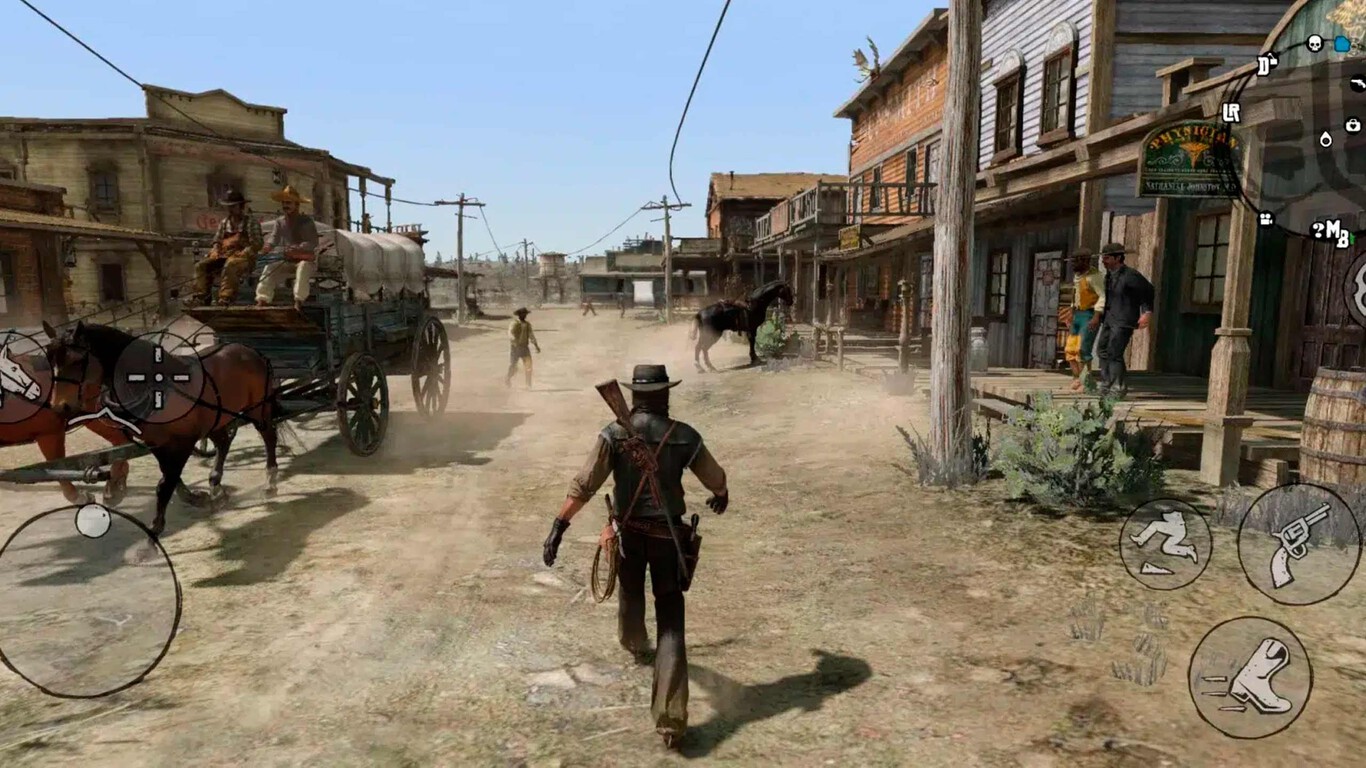
Task: Open the satchel bag icon near the minimap
Action: (1351, 126)
